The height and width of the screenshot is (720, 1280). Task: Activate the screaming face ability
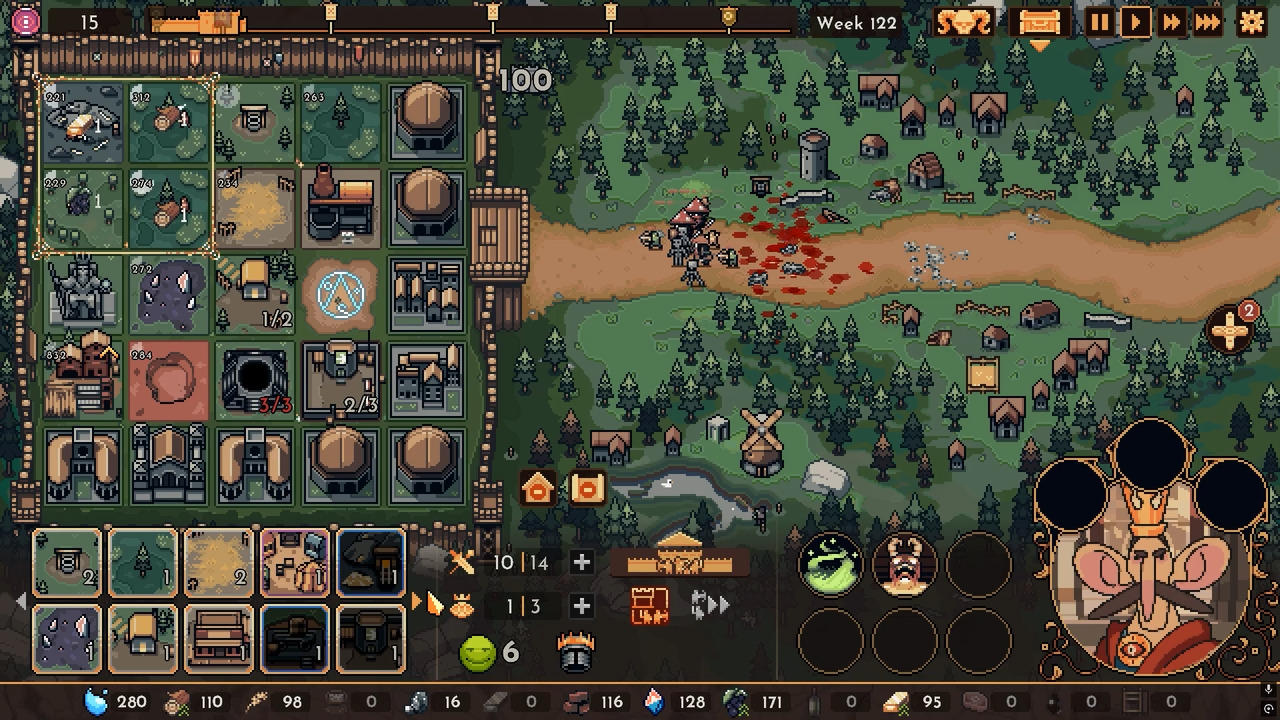pyautogui.click(x=905, y=566)
